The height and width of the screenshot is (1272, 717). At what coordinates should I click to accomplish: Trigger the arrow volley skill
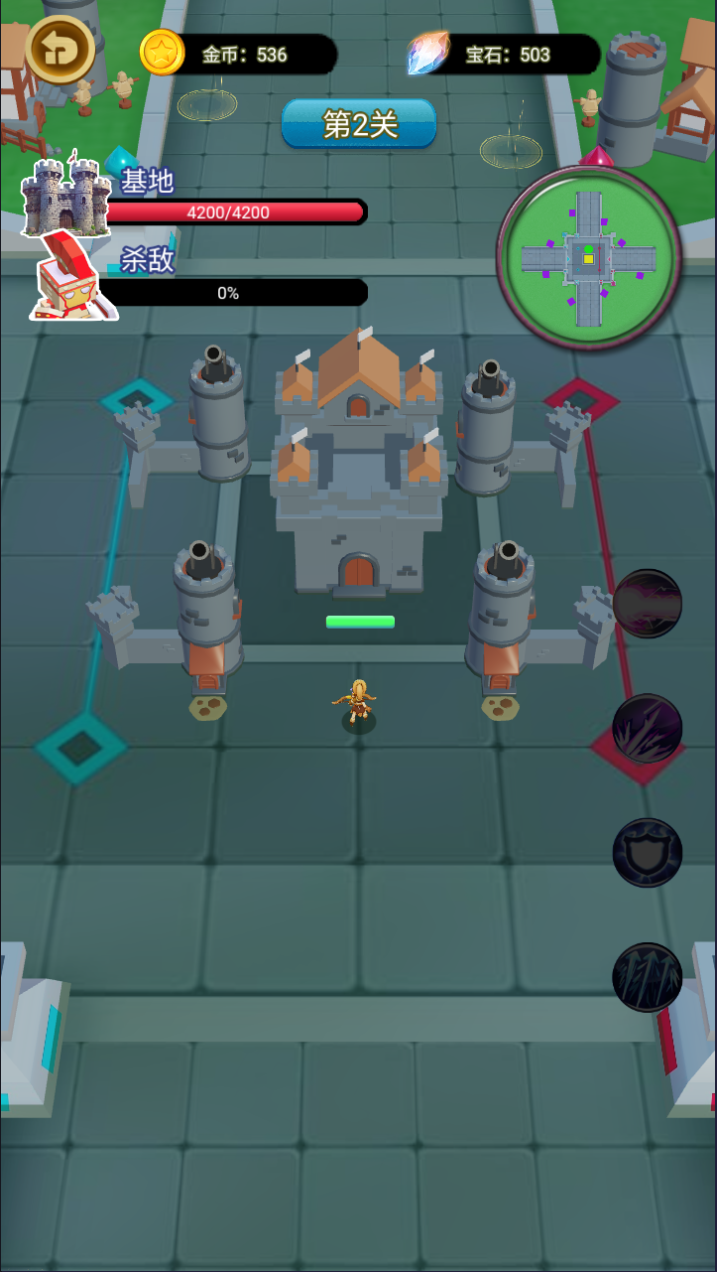647,976
